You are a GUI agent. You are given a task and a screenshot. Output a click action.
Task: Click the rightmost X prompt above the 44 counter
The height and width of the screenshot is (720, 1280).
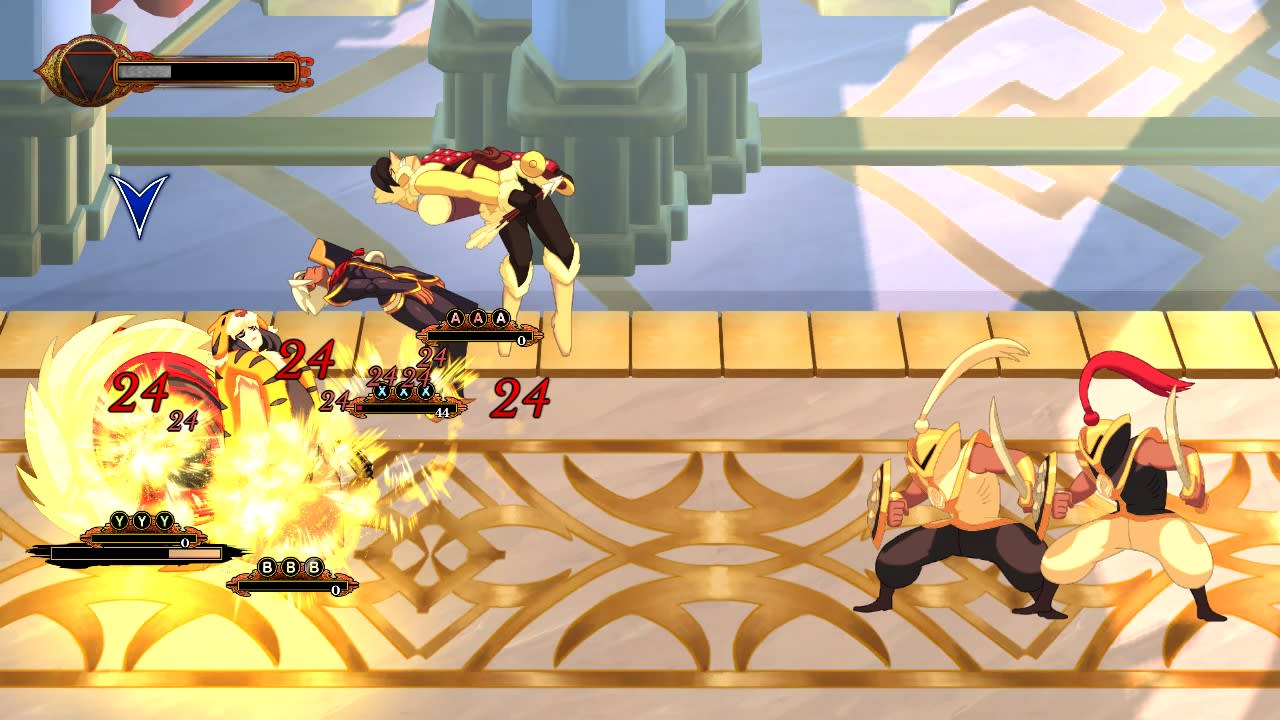click(427, 391)
